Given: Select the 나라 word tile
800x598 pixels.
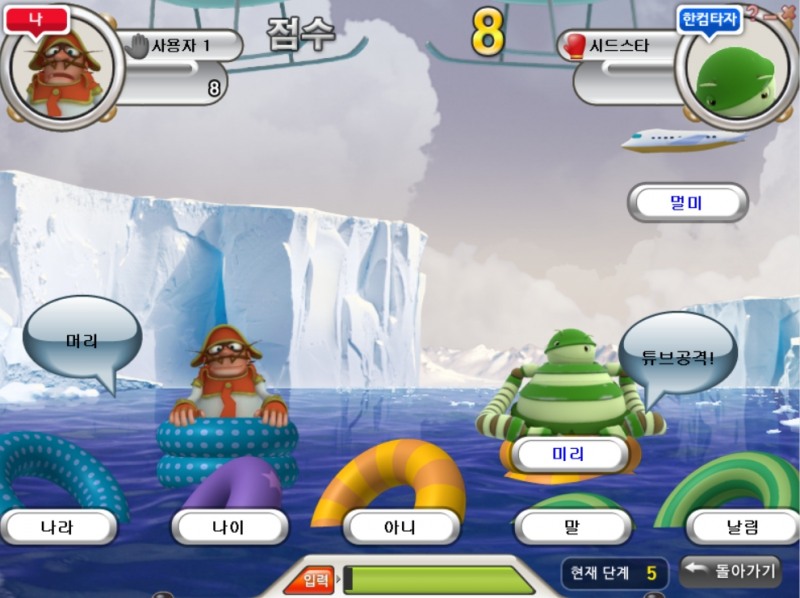Looking at the screenshot, I should (58, 526).
